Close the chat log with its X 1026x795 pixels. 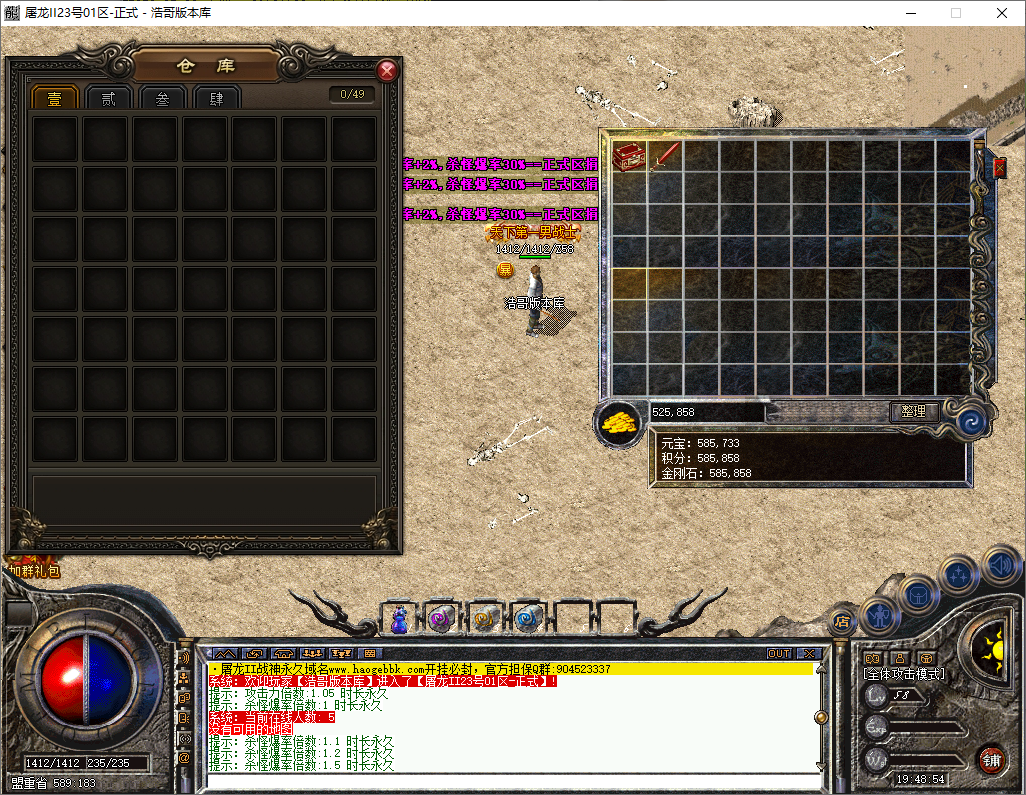(809, 653)
